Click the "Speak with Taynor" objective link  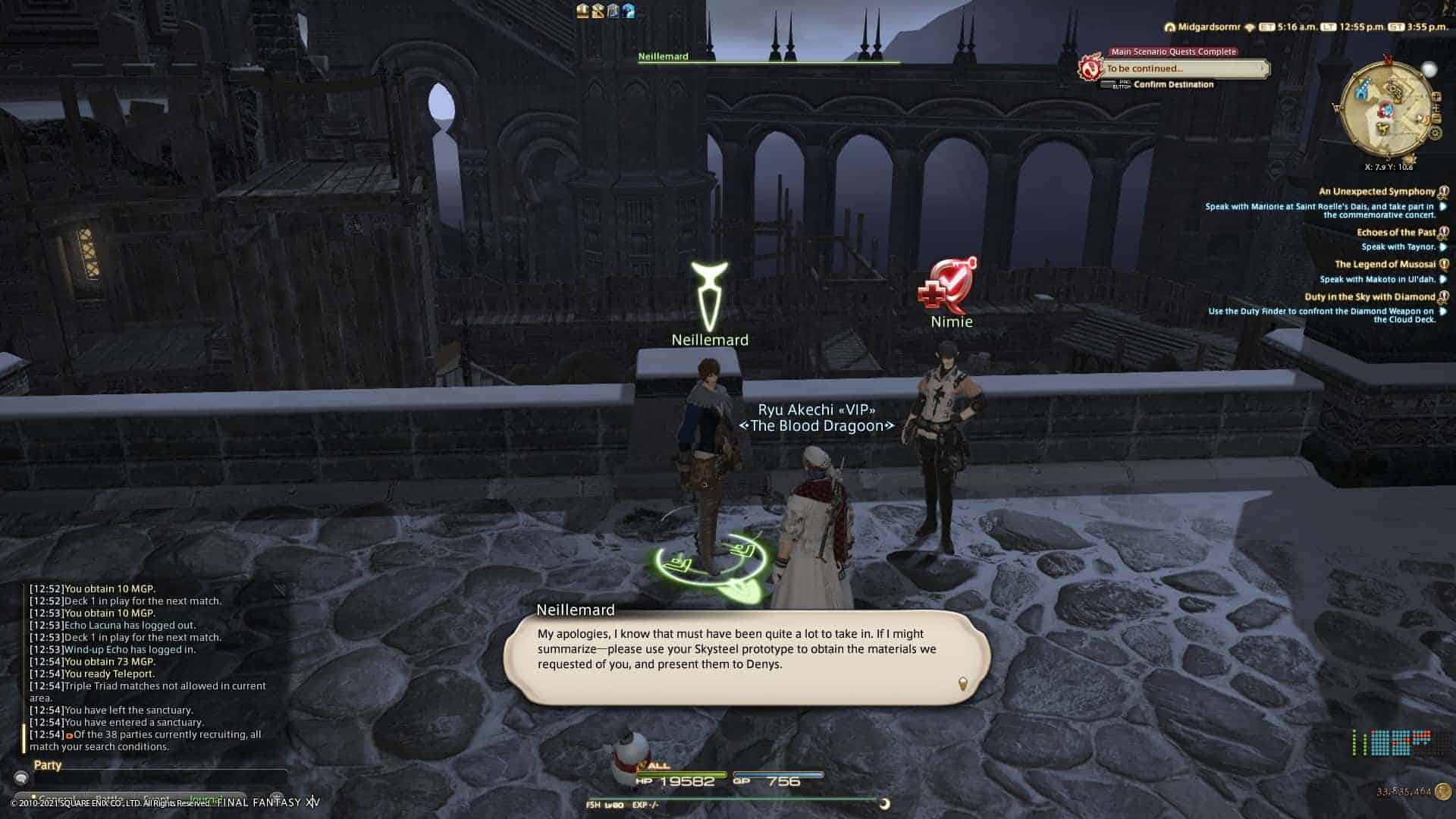tap(1399, 246)
